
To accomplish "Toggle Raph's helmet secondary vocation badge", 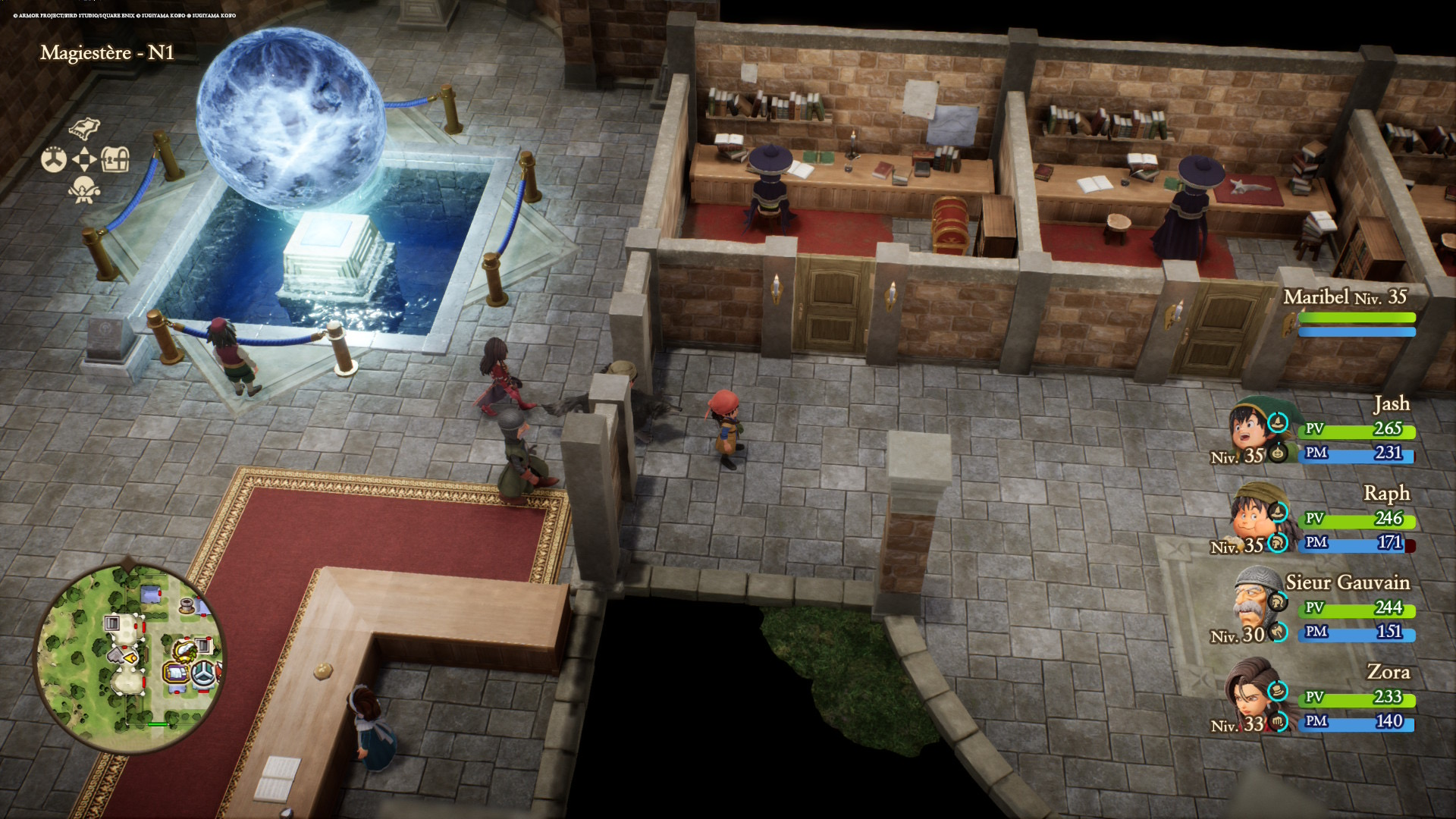I will coord(1277,544).
